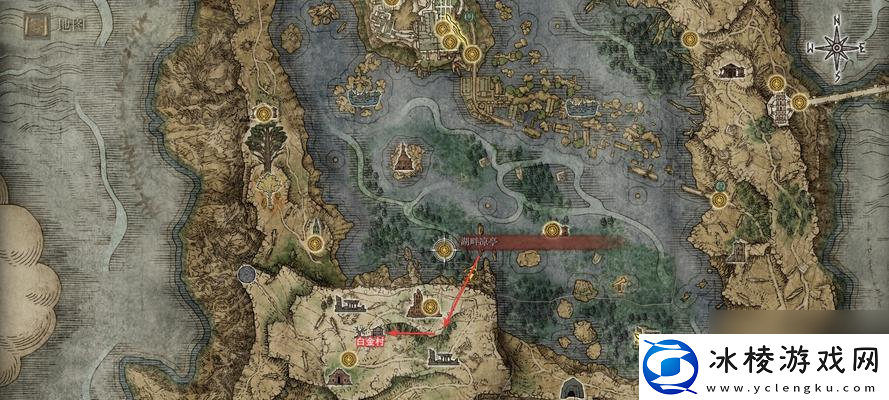This screenshot has width=889, height=400.
Task: Click the grace marker beside the village tower
Action: 430,306
